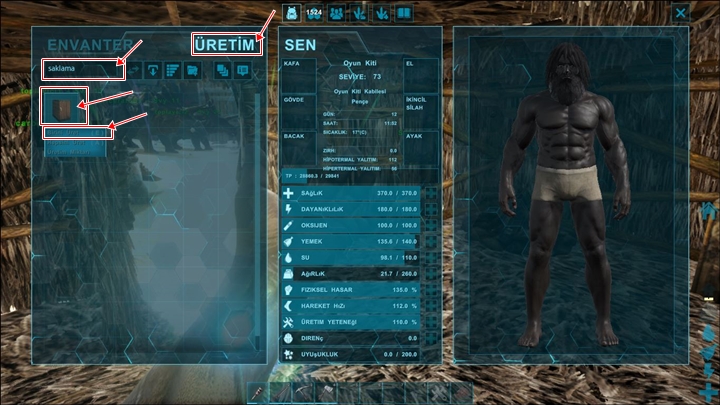Click the folder icon in the inventory toolbar

coord(191,70)
